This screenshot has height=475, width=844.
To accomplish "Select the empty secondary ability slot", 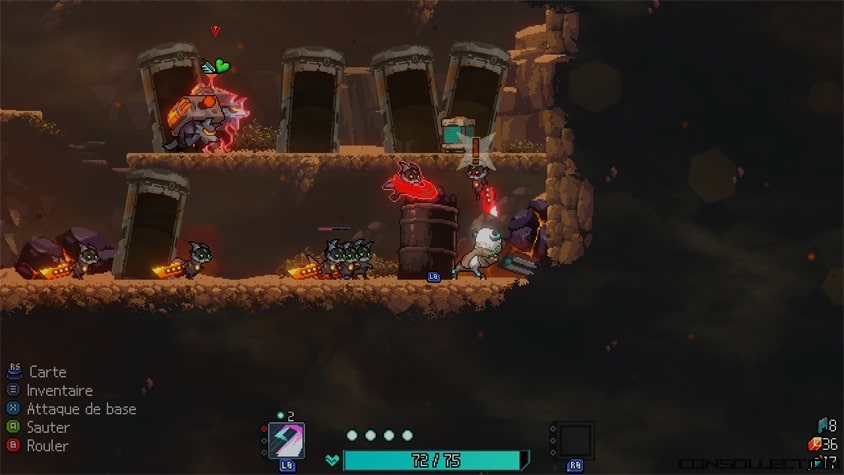I will point(575,440).
